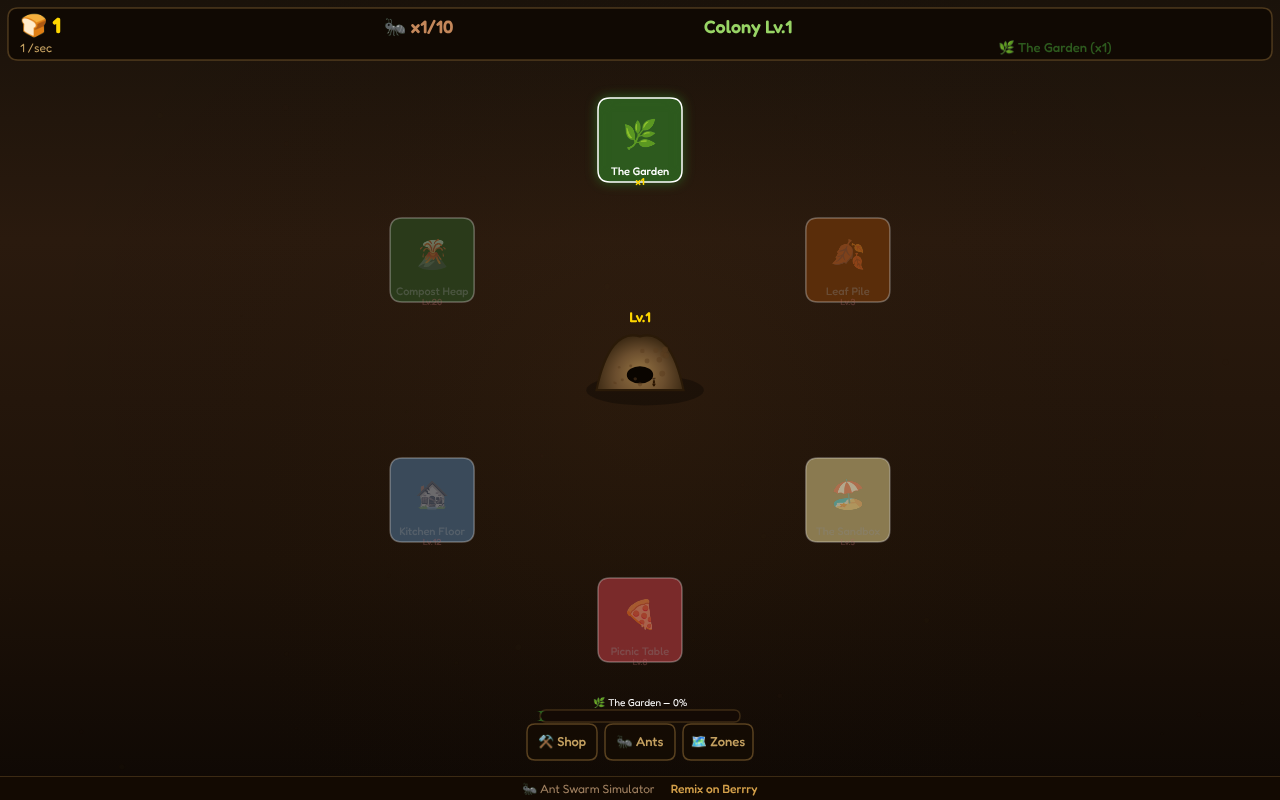Switch to the Ants panel
Viewport: 1280px width, 800px height.
pyautogui.click(x=640, y=742)
